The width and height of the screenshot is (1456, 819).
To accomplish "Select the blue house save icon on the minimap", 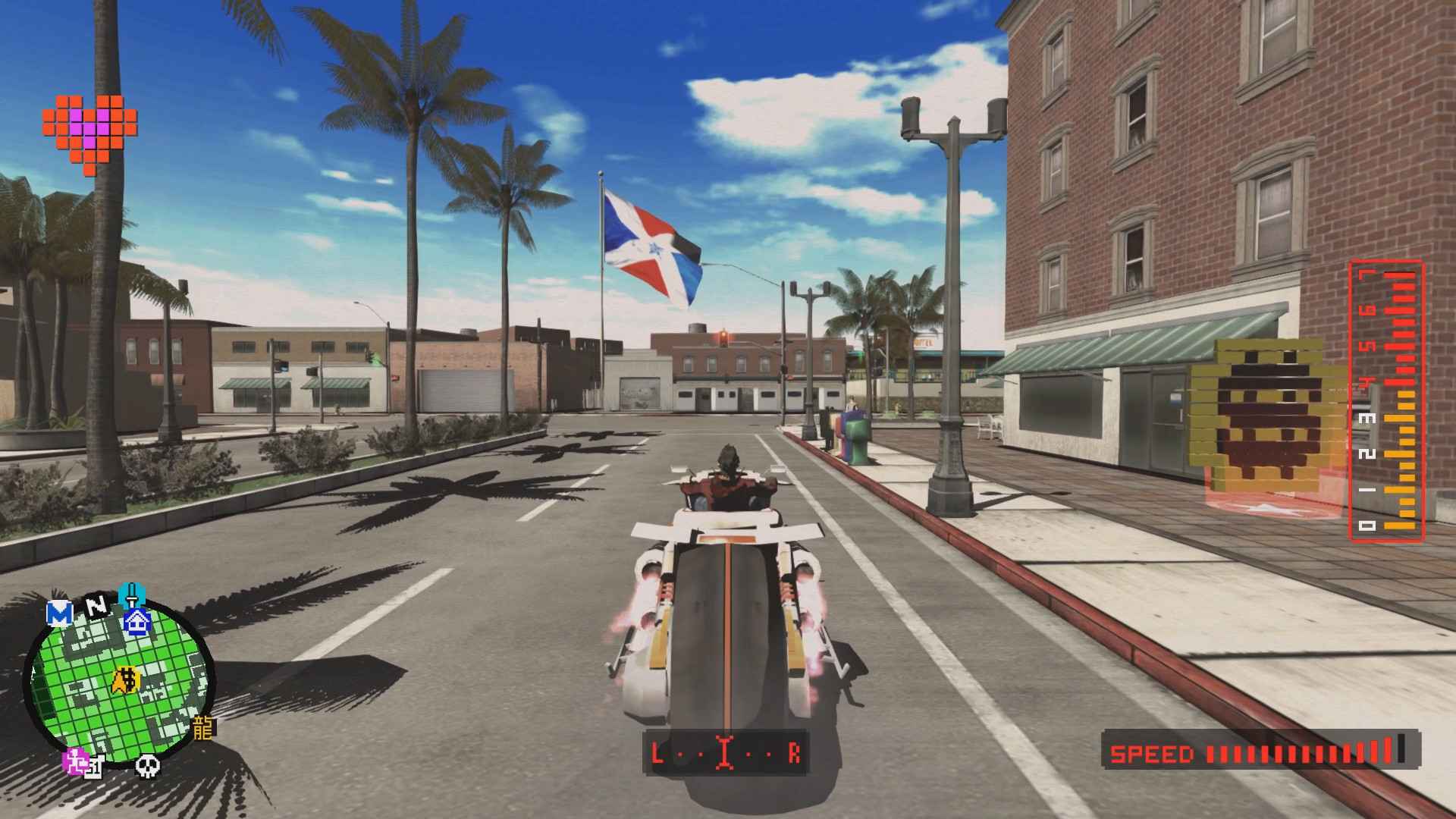I will click(x=136, y=620).
